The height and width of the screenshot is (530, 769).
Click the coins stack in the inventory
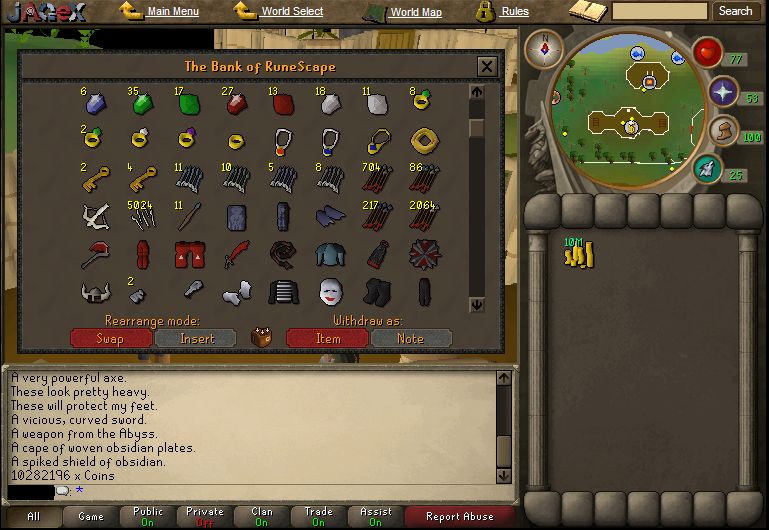(x=578, y=255)
